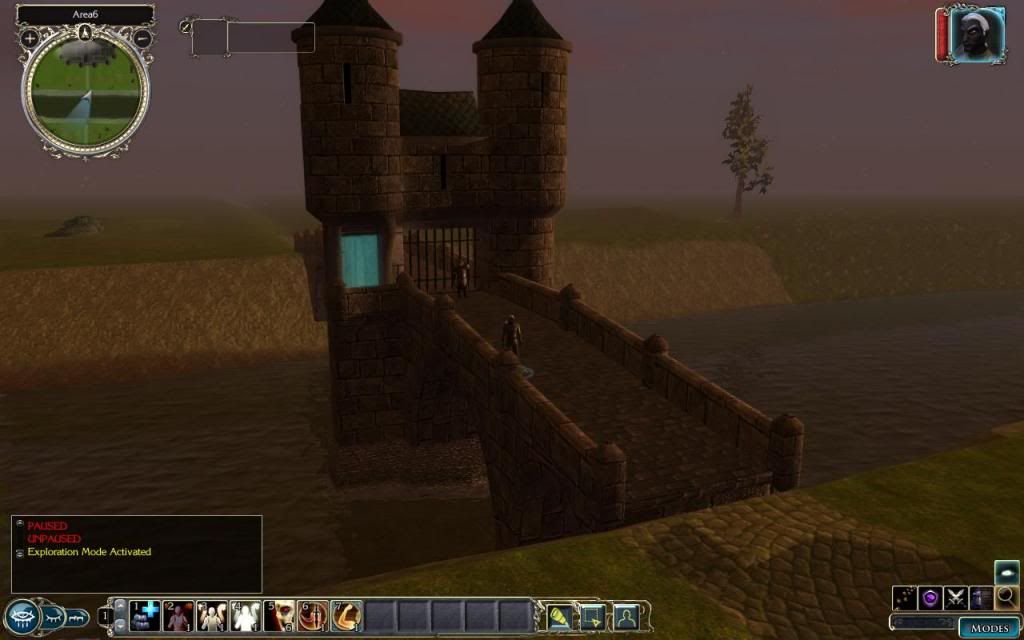This screenshot has width=1024, height=640.
Task: Click the circular minimap
Action: click(x=86, y=92)
